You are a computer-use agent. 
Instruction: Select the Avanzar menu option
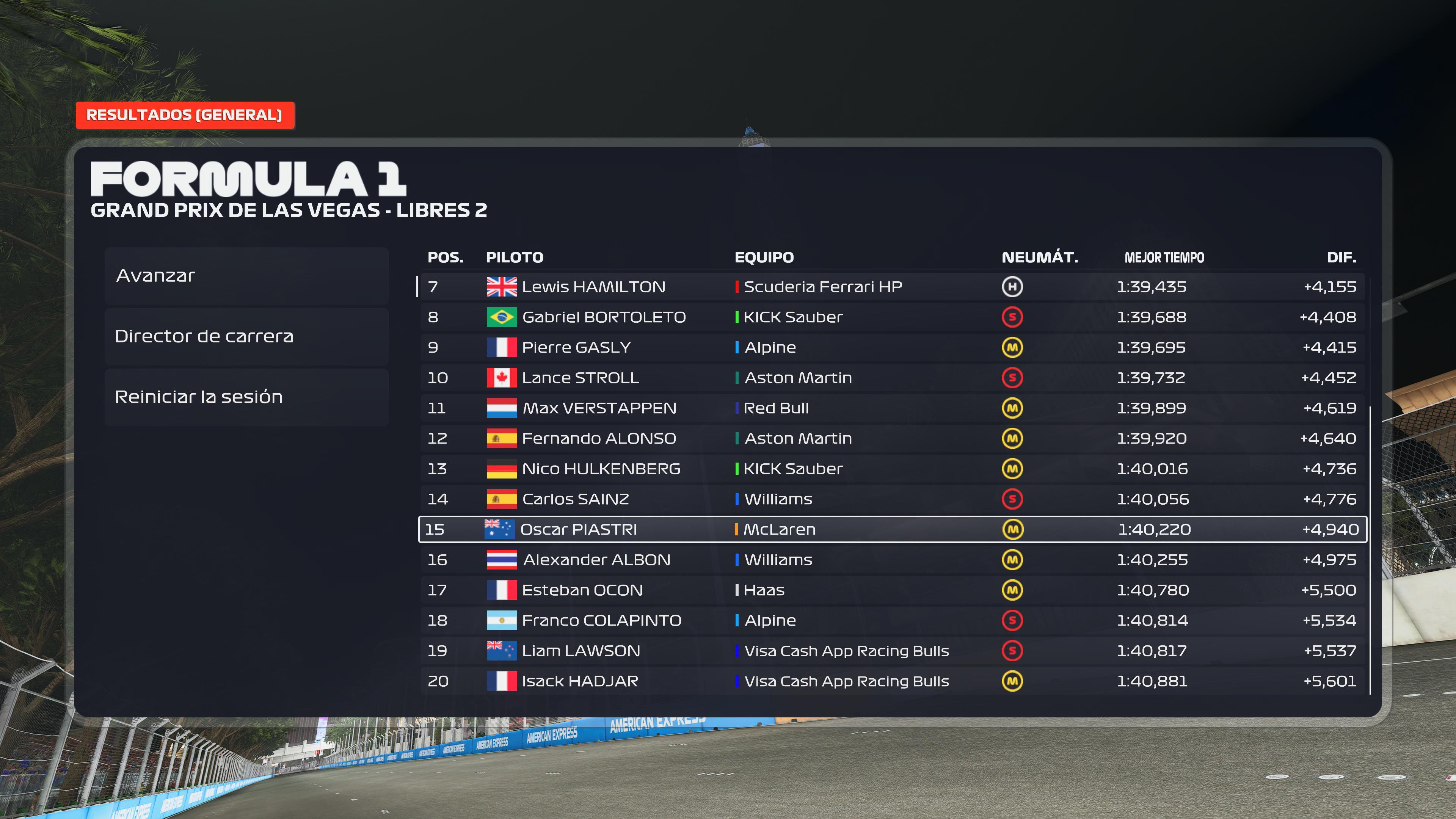tap(246, 276)
